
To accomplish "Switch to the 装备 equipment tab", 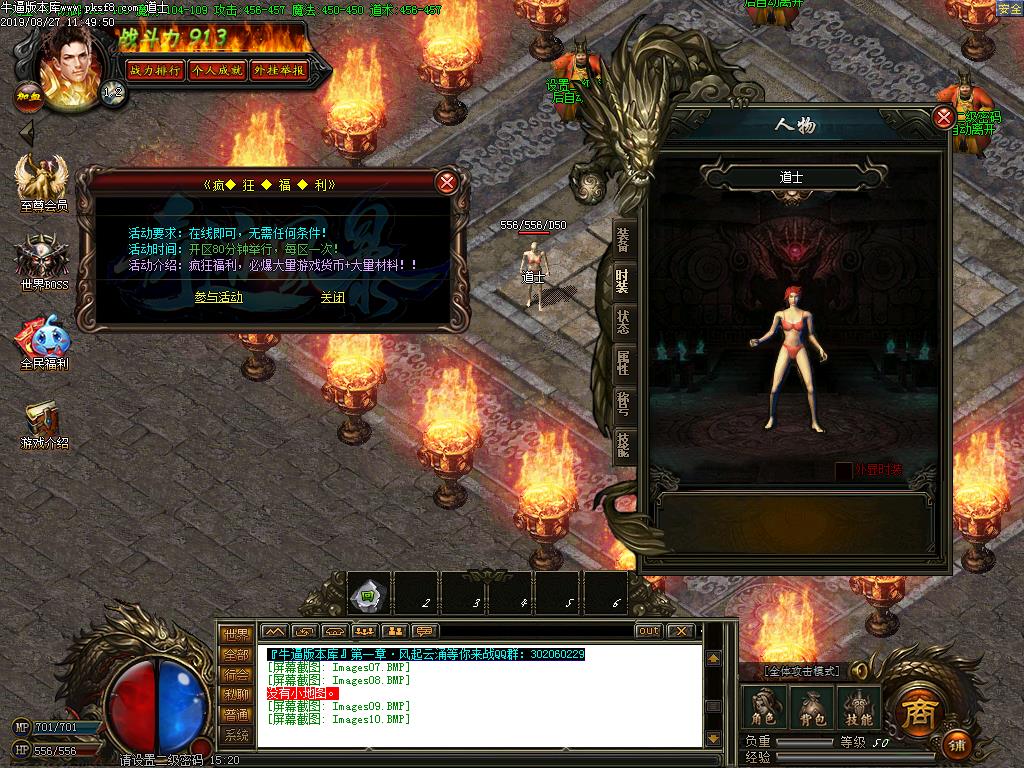I will pyautogui.click(x=623, y=239).
